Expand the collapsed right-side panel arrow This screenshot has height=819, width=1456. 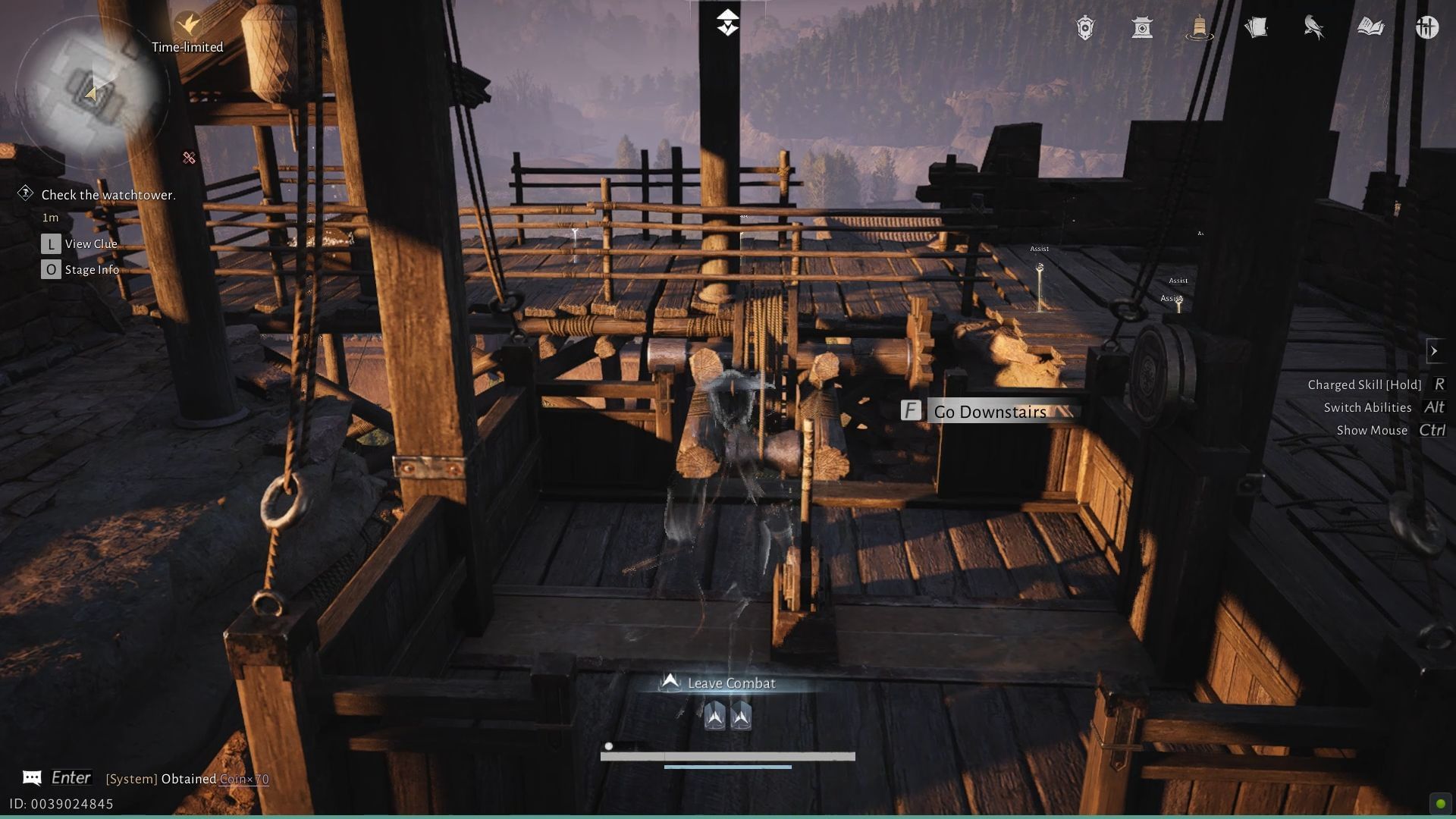(1436, 350)
